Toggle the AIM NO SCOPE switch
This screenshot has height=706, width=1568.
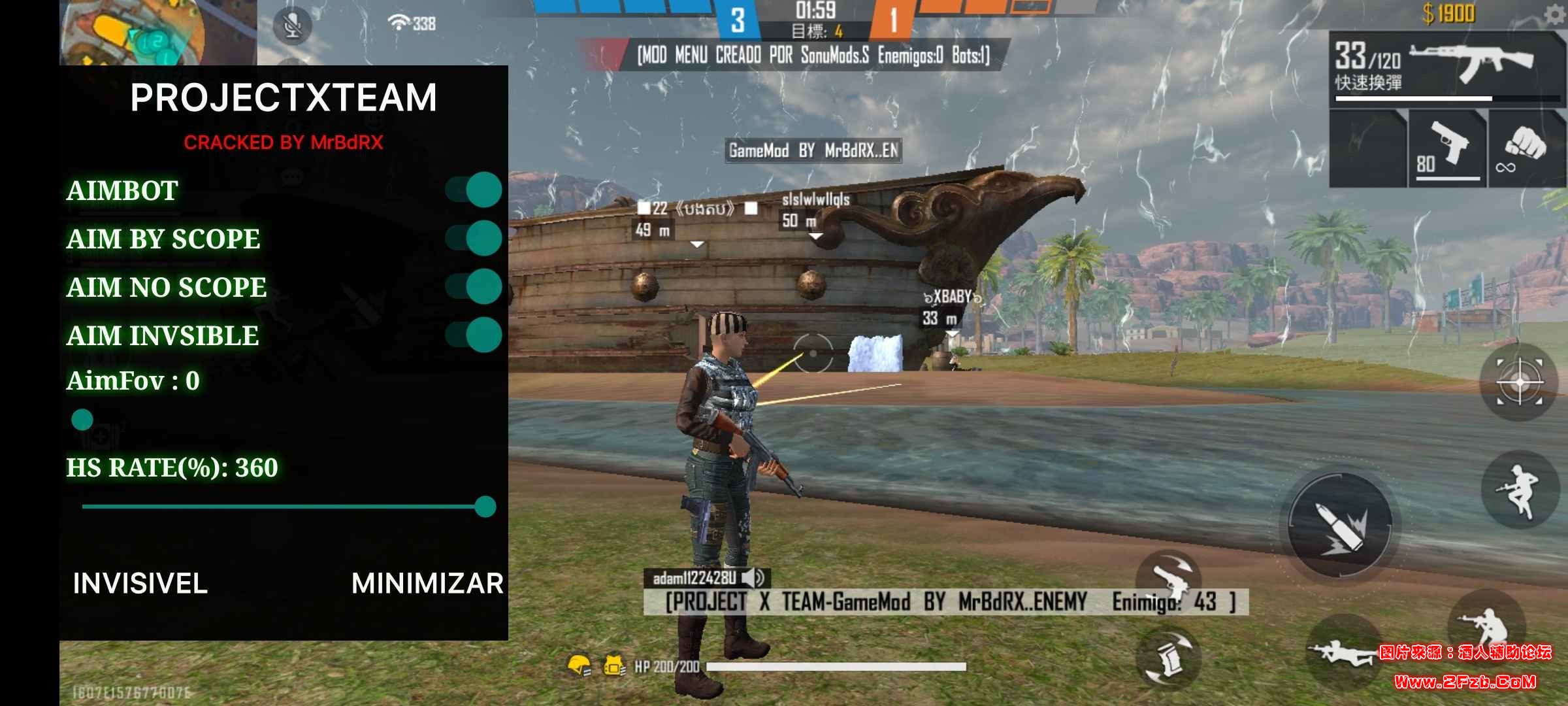474,286
